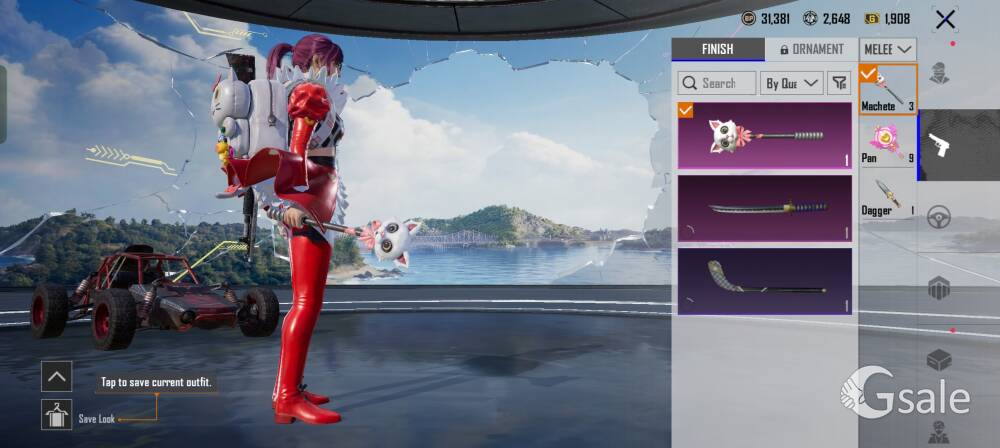Open the filter funnel options
This screenshot has width=1000, height=448.
pos(838,83)
